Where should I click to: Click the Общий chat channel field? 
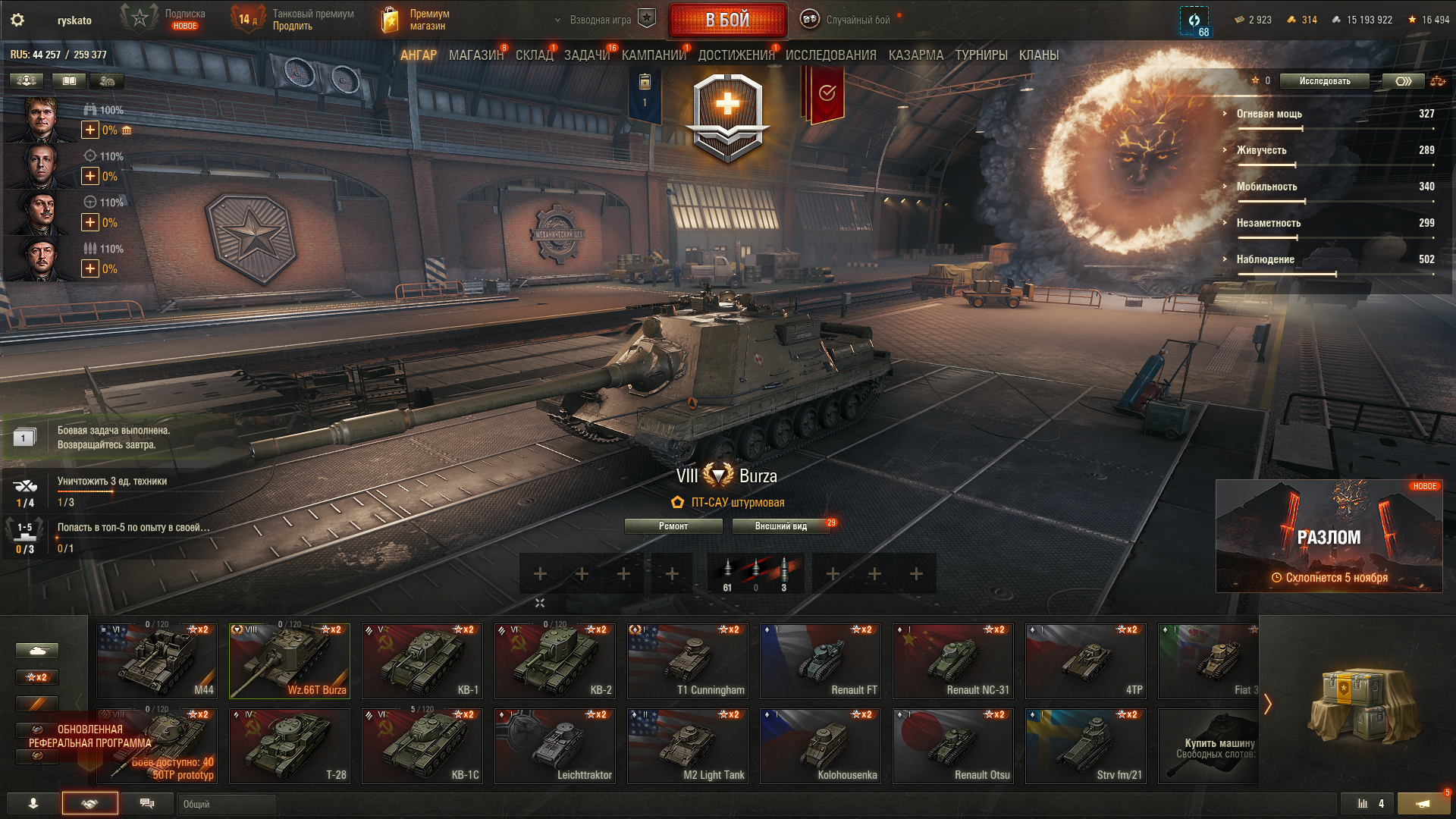pos(226,804)
